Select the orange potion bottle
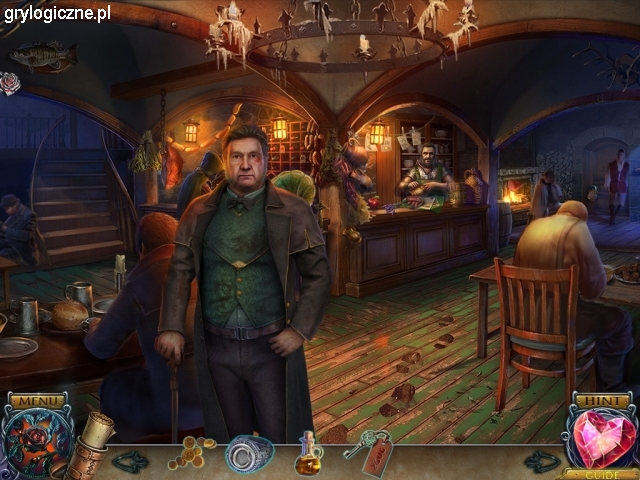The width and height of the screenshot is (640, 480). pos(308,457)
